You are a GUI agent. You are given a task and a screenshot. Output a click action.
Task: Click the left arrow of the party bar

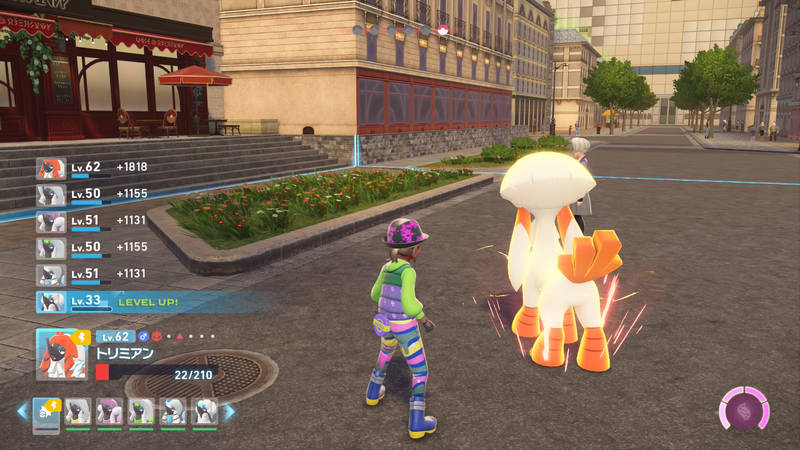[x=21, y=411]
